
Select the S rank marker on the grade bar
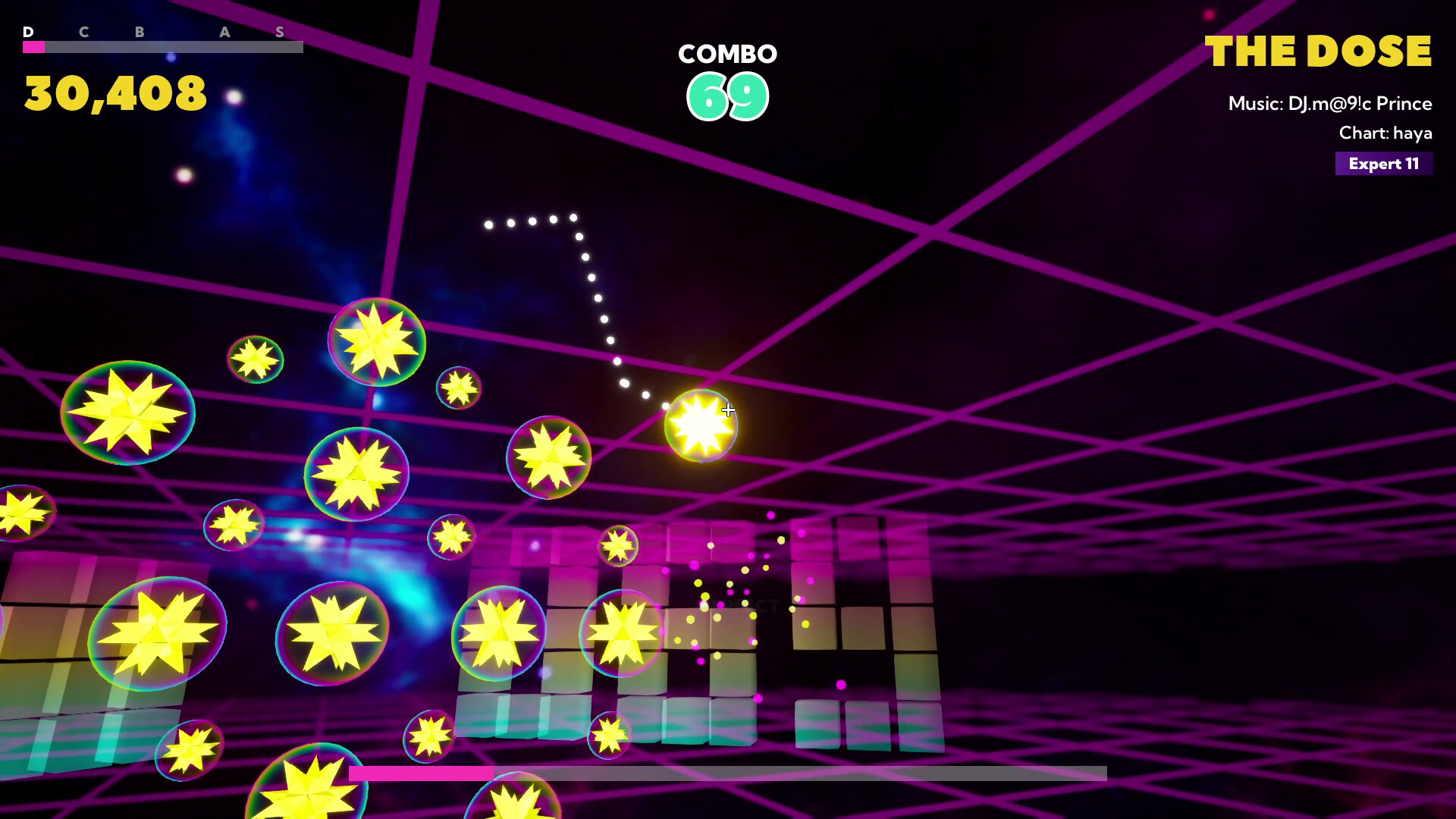tap(281, 32)
